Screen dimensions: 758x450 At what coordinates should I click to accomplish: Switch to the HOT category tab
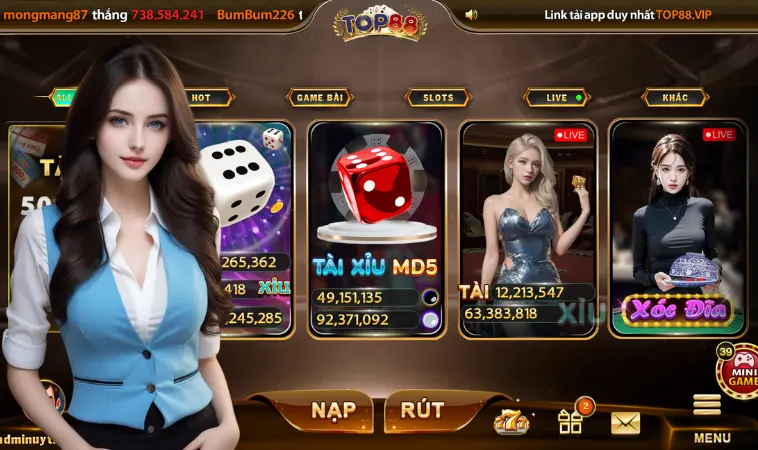coord(202,98)
